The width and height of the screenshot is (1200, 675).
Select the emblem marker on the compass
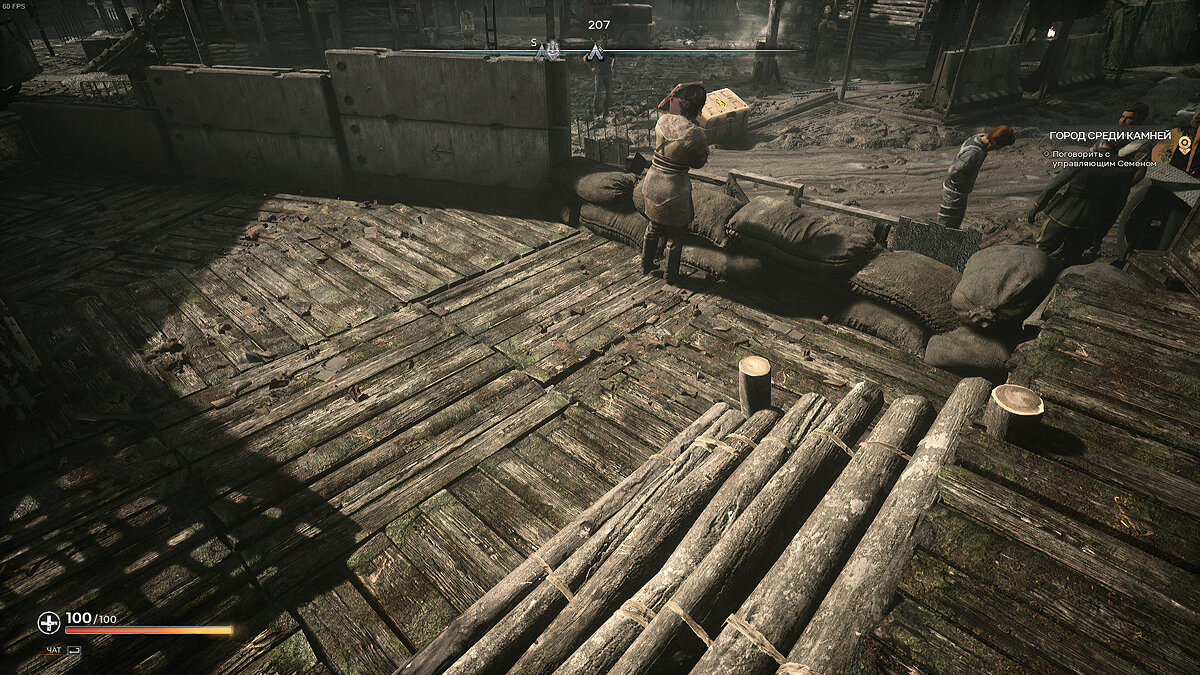pos(551,51)
